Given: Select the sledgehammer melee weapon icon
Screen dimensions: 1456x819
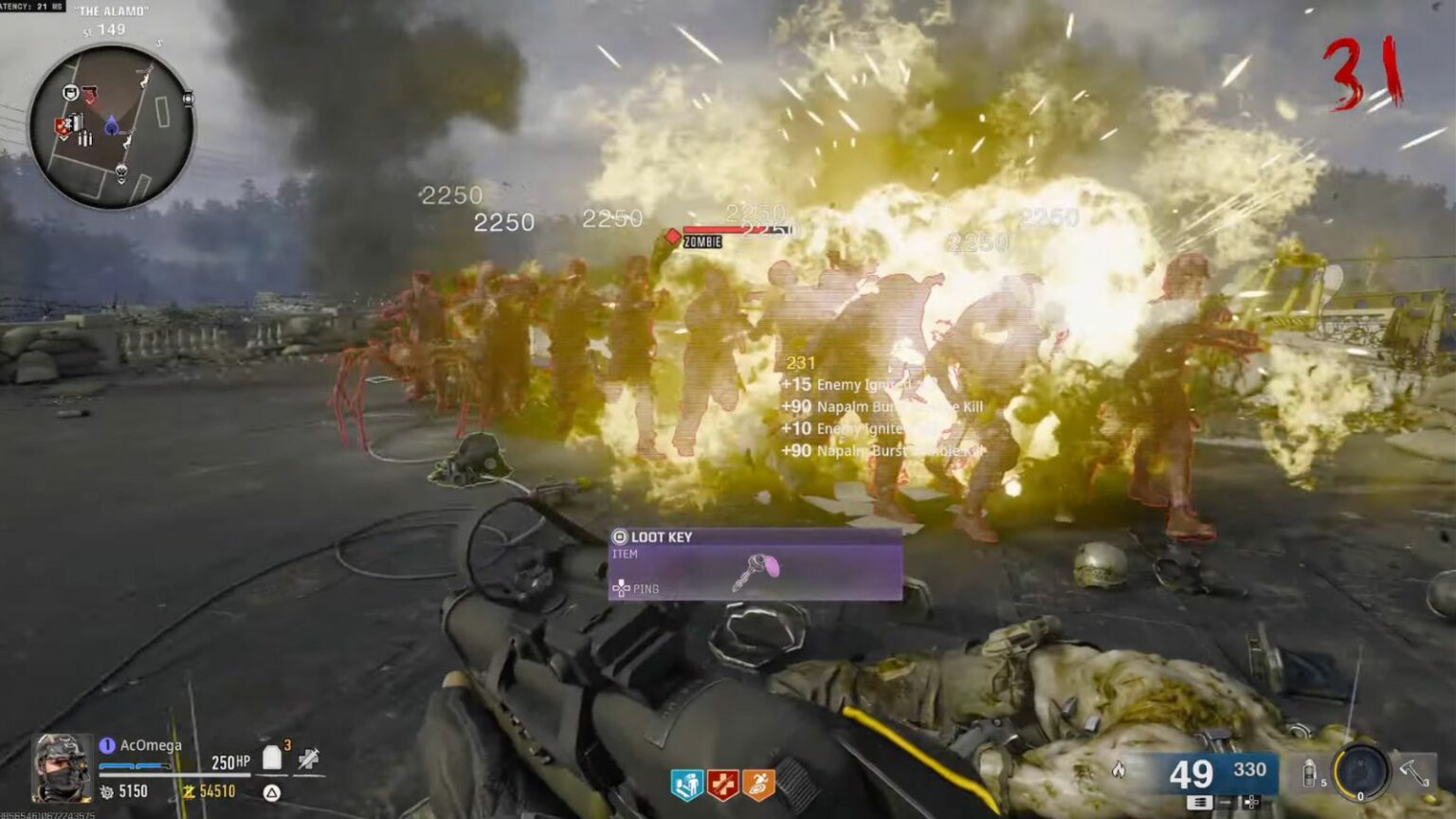Looking at the screenshot, I should point(1411,772).
